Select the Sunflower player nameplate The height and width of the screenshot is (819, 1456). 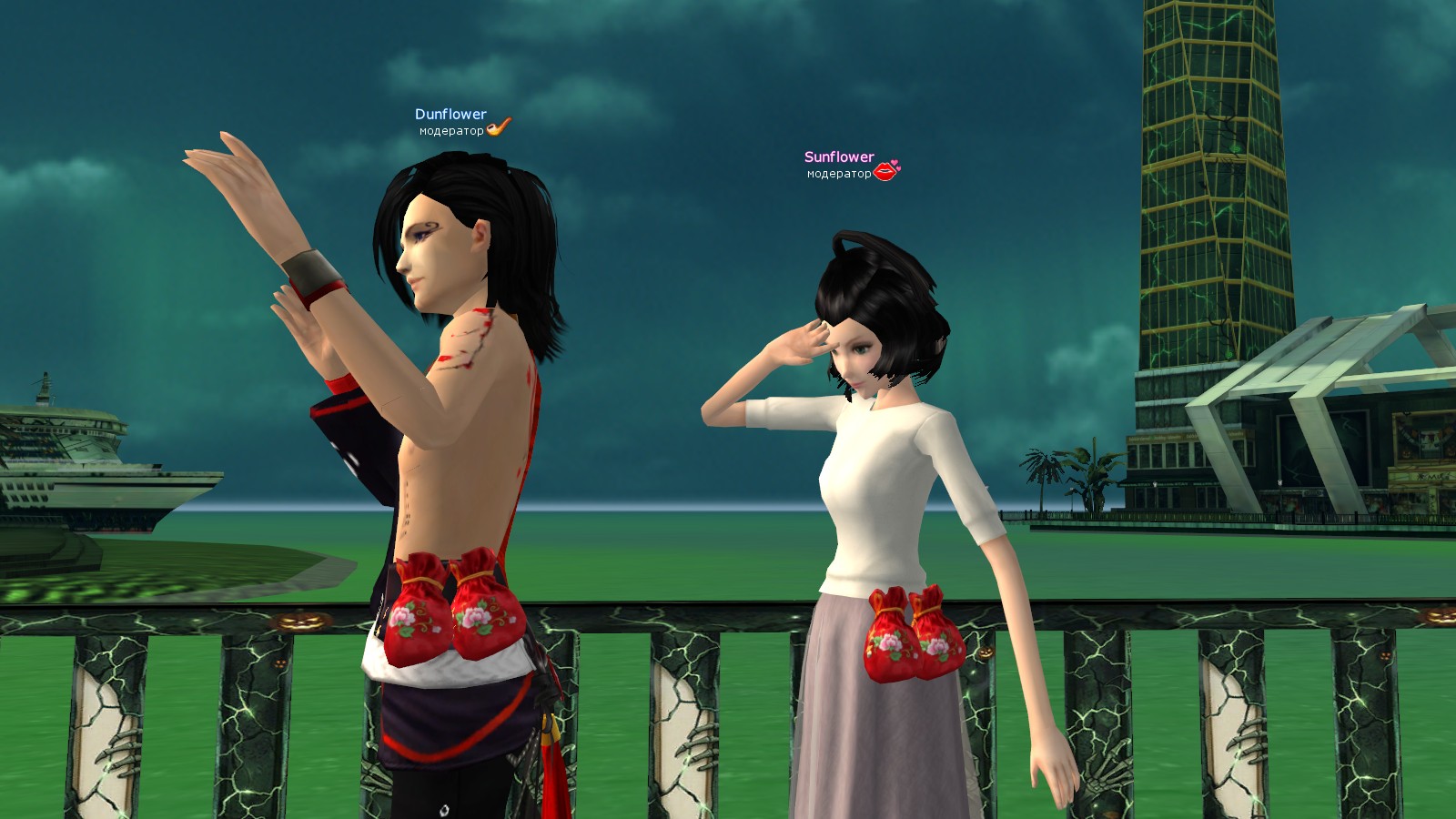pos(838,157)
